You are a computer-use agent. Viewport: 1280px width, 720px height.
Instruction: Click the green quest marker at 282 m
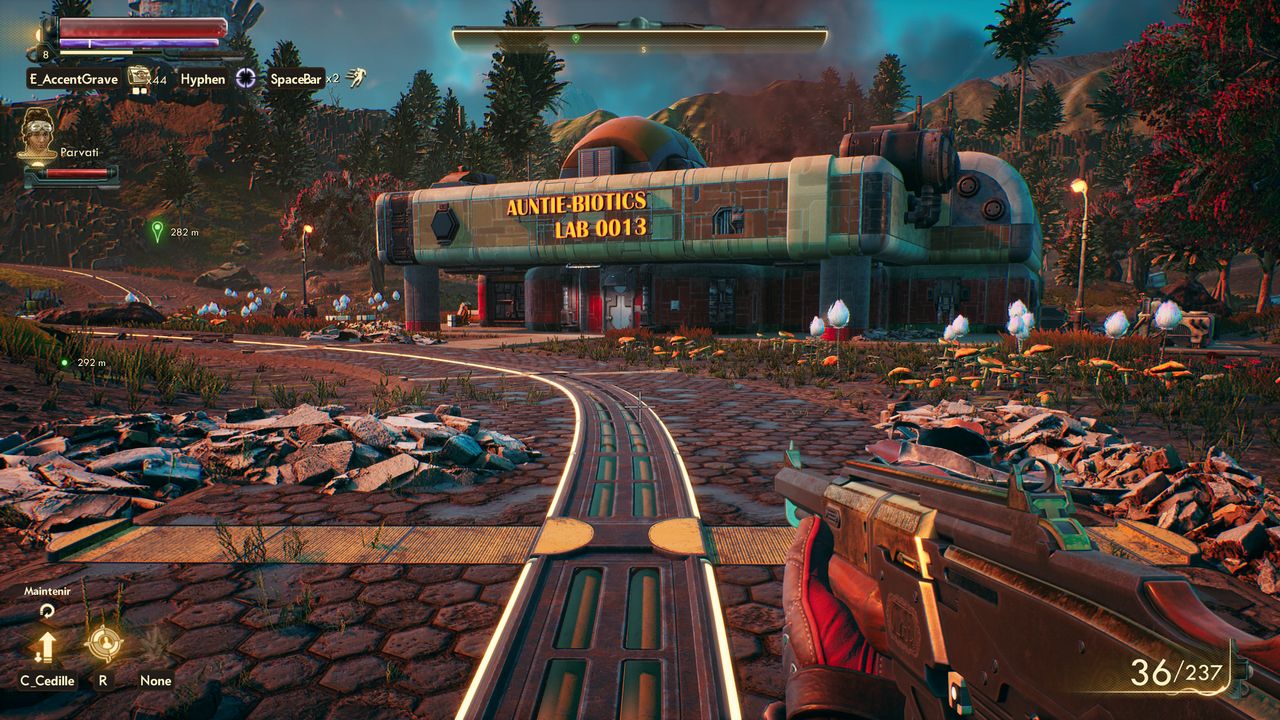157,231
